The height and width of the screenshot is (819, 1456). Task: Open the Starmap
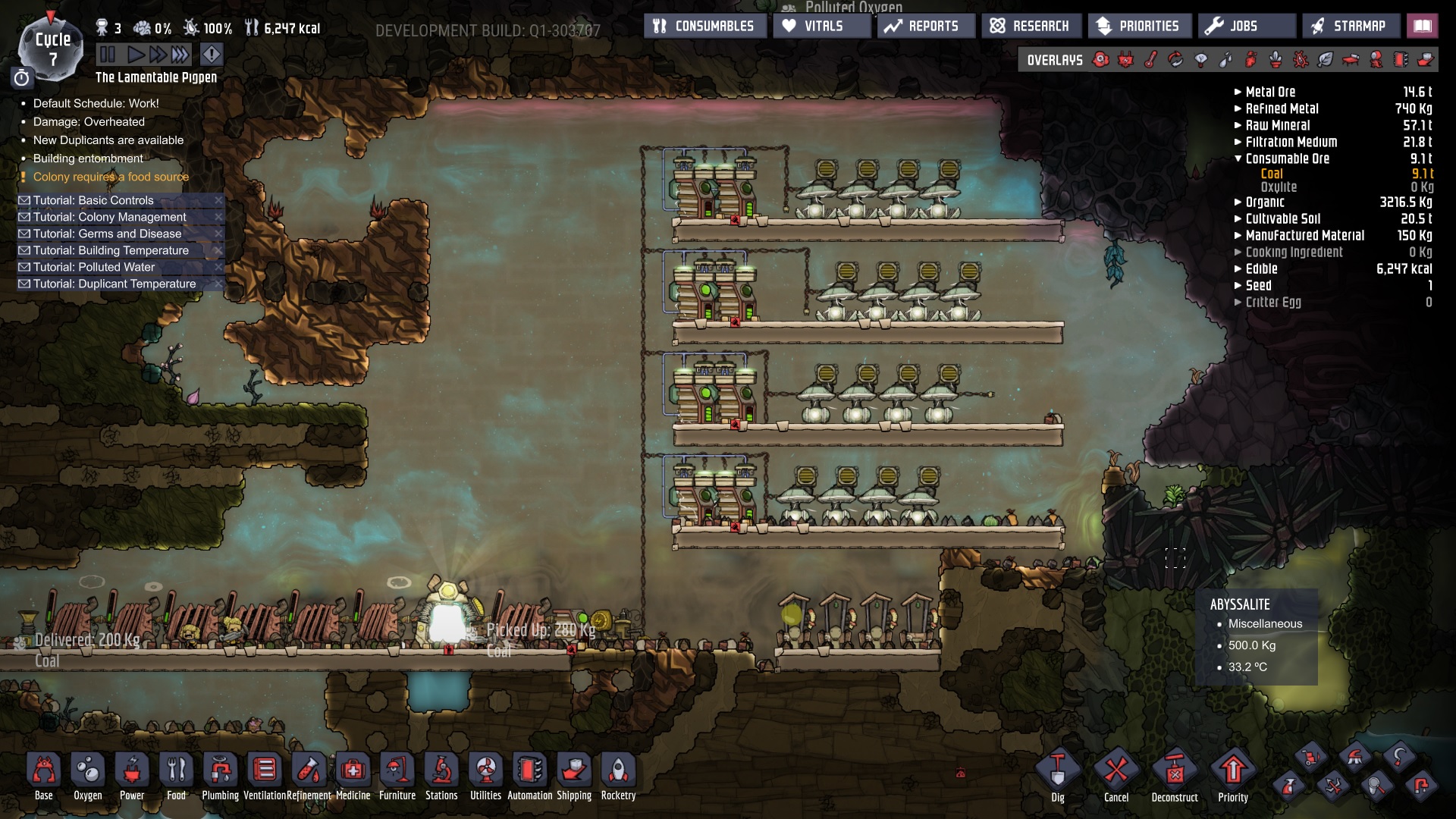point(1350,26)
